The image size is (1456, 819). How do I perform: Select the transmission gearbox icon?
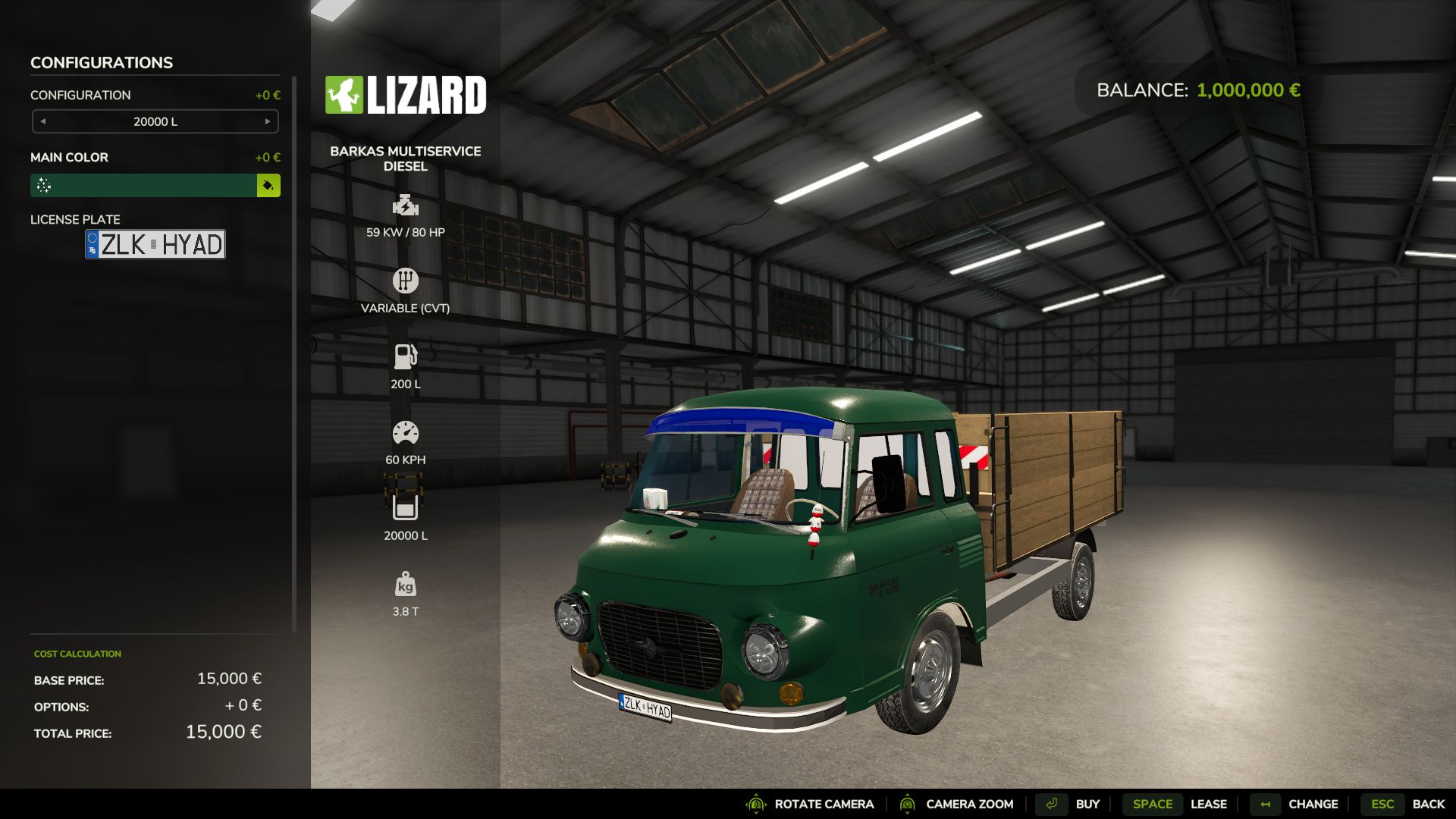(406, 280)
